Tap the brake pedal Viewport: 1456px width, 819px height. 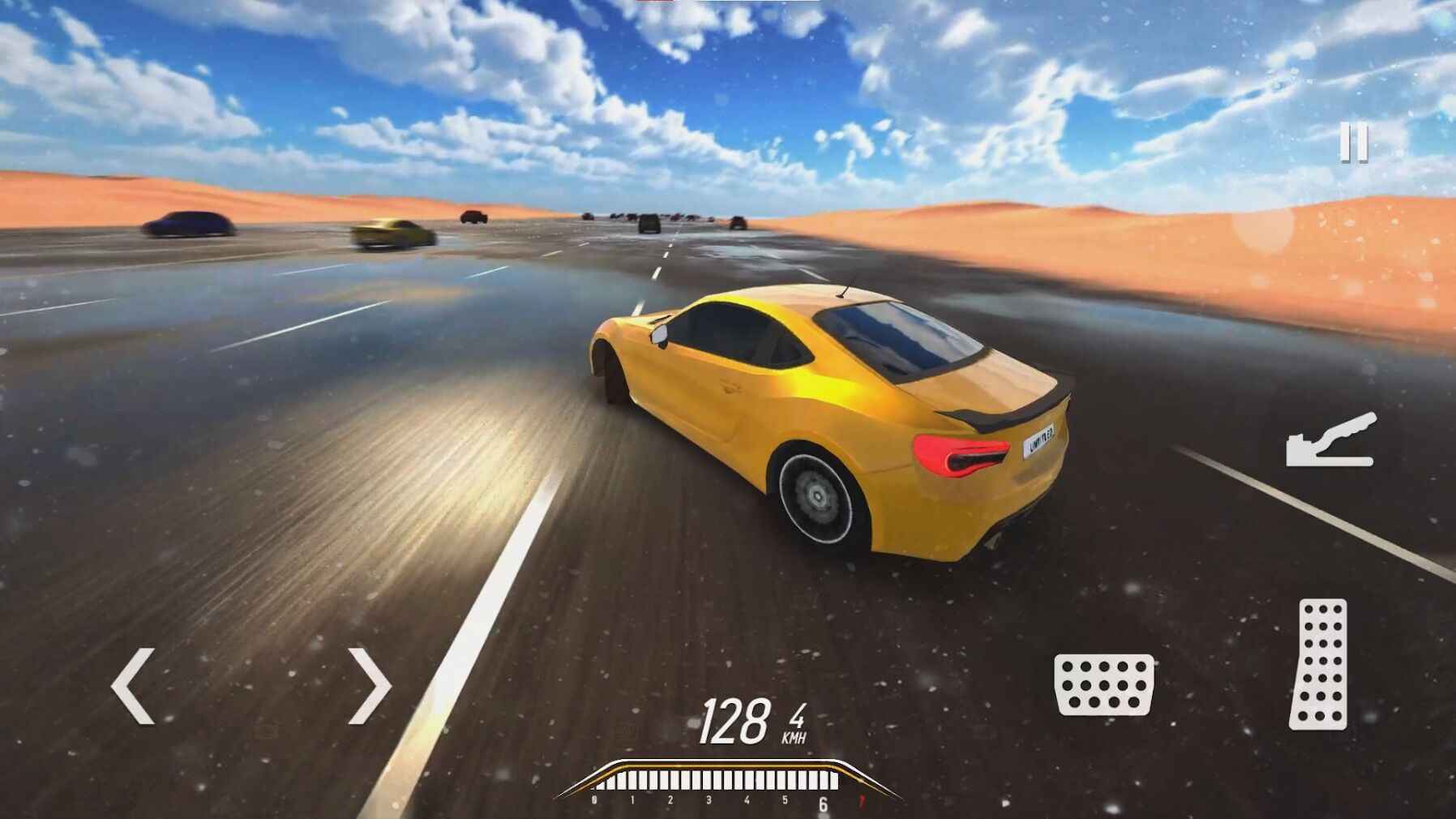click(1104, 684)
